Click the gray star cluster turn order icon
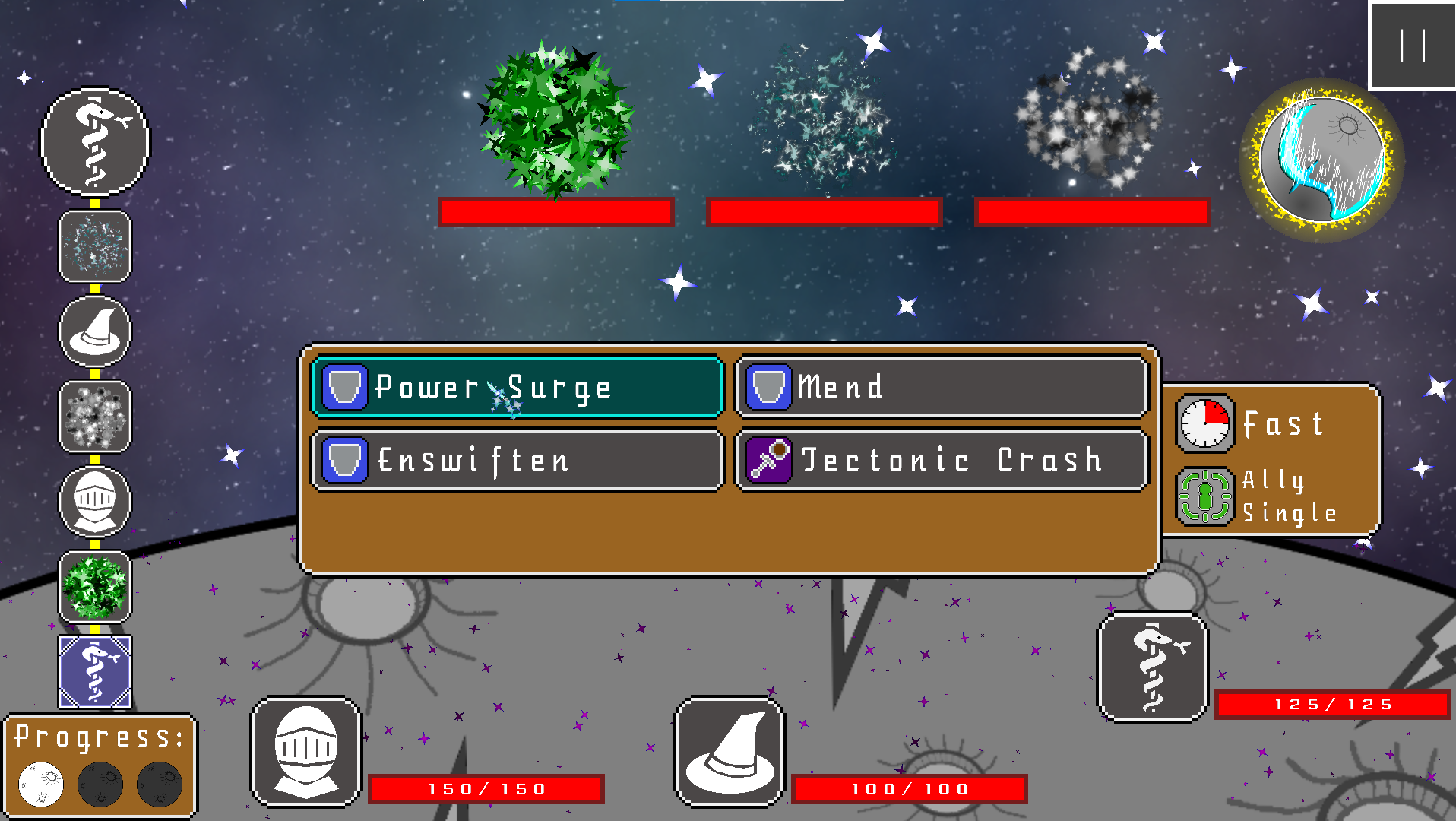Image resolution: width=1456 pixels, height=821 pixels. click(95, 416)
